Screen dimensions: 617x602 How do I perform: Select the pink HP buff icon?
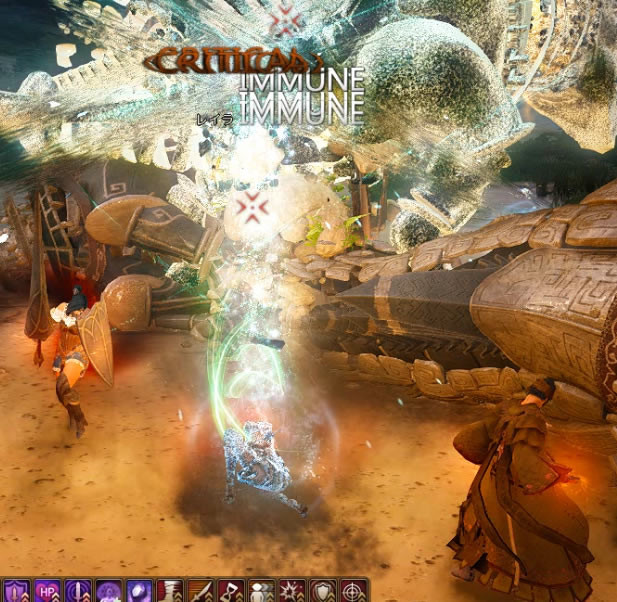46,591
